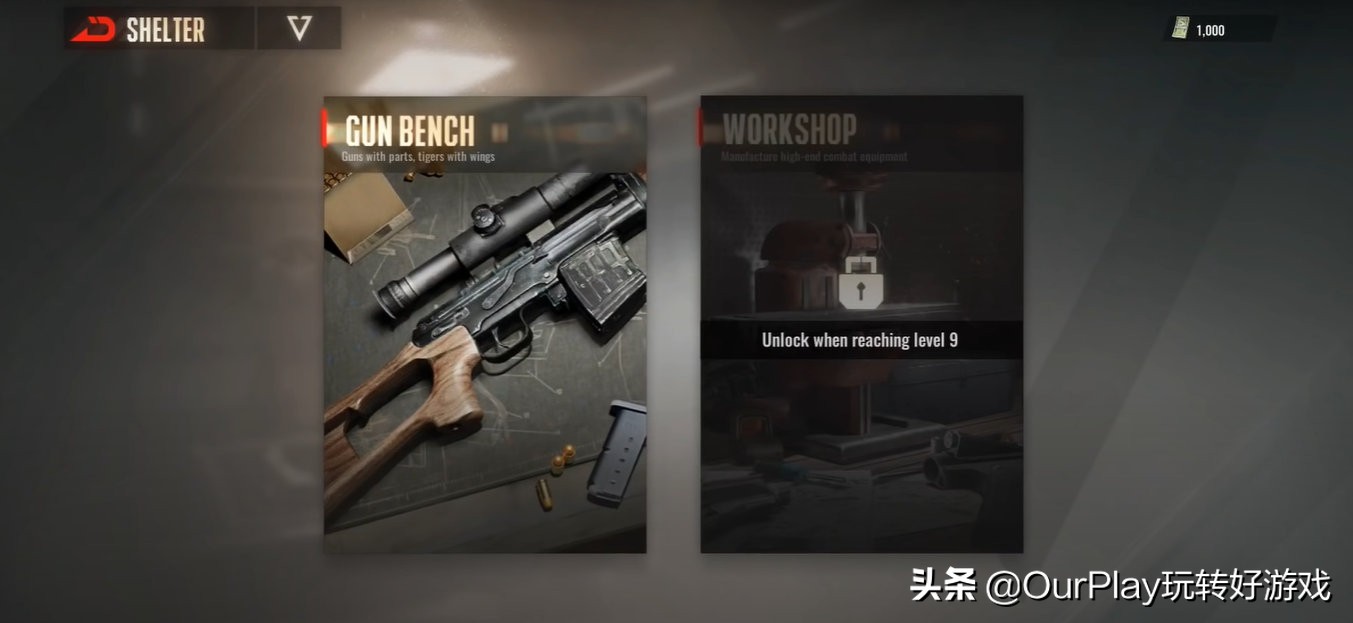Screen dimensions: 1353x623
Task: Open the Gun Bench card
Action: [x=485, y=325]
